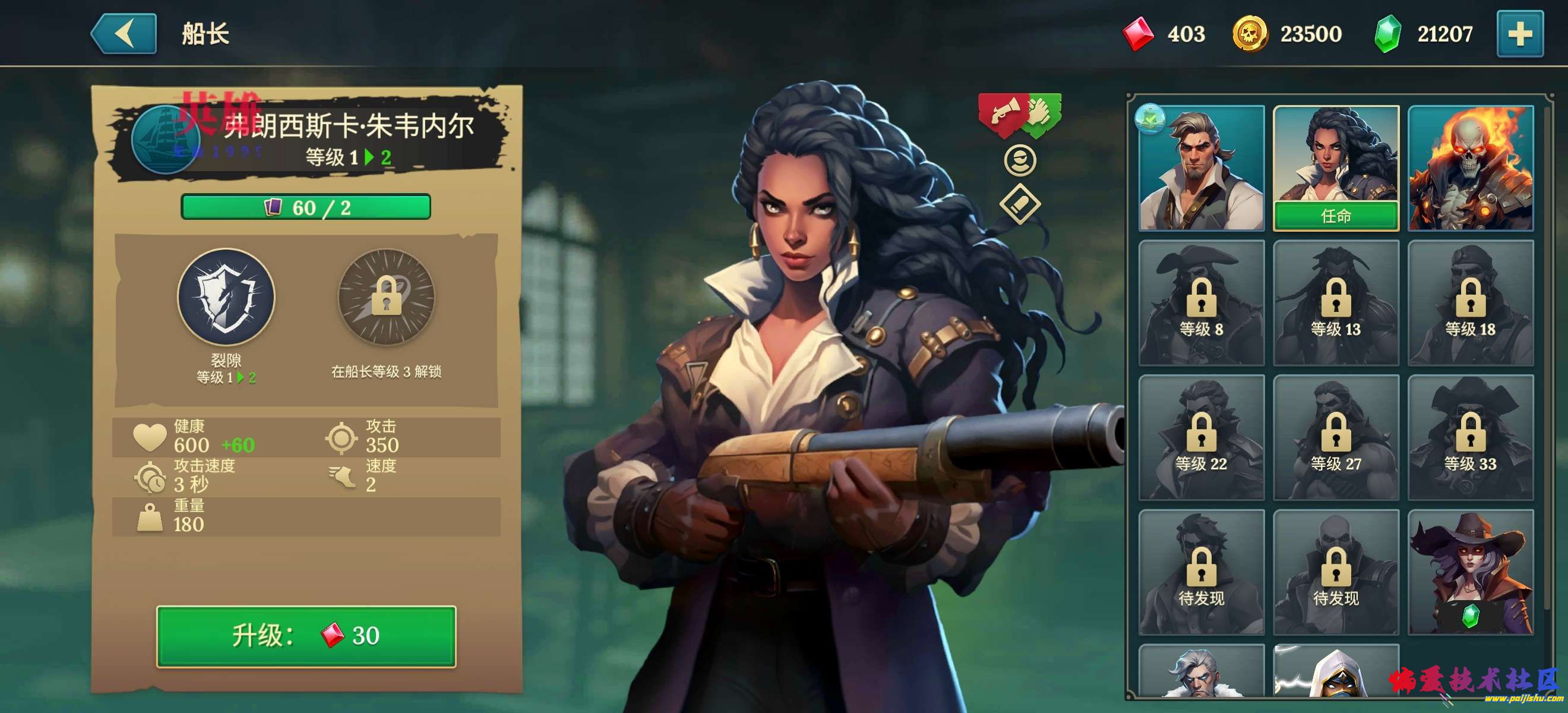
Task: Select the locked captain requiring level 22
Action: (x=1201, y=437)
